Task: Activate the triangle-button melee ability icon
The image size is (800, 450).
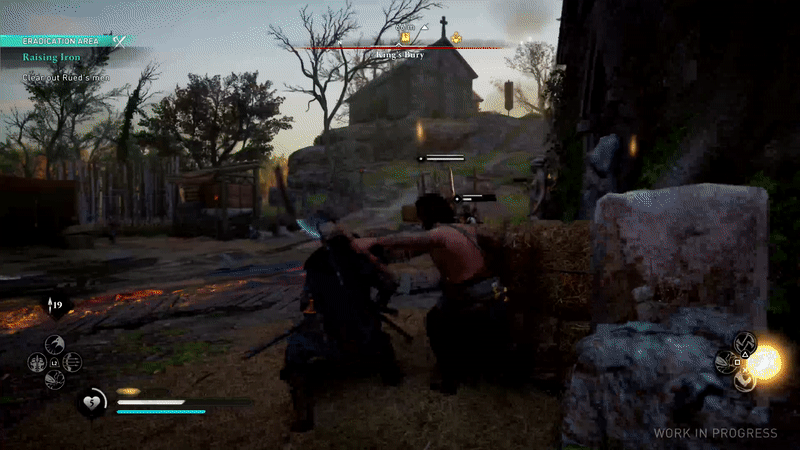Action: tap(745, 344)
